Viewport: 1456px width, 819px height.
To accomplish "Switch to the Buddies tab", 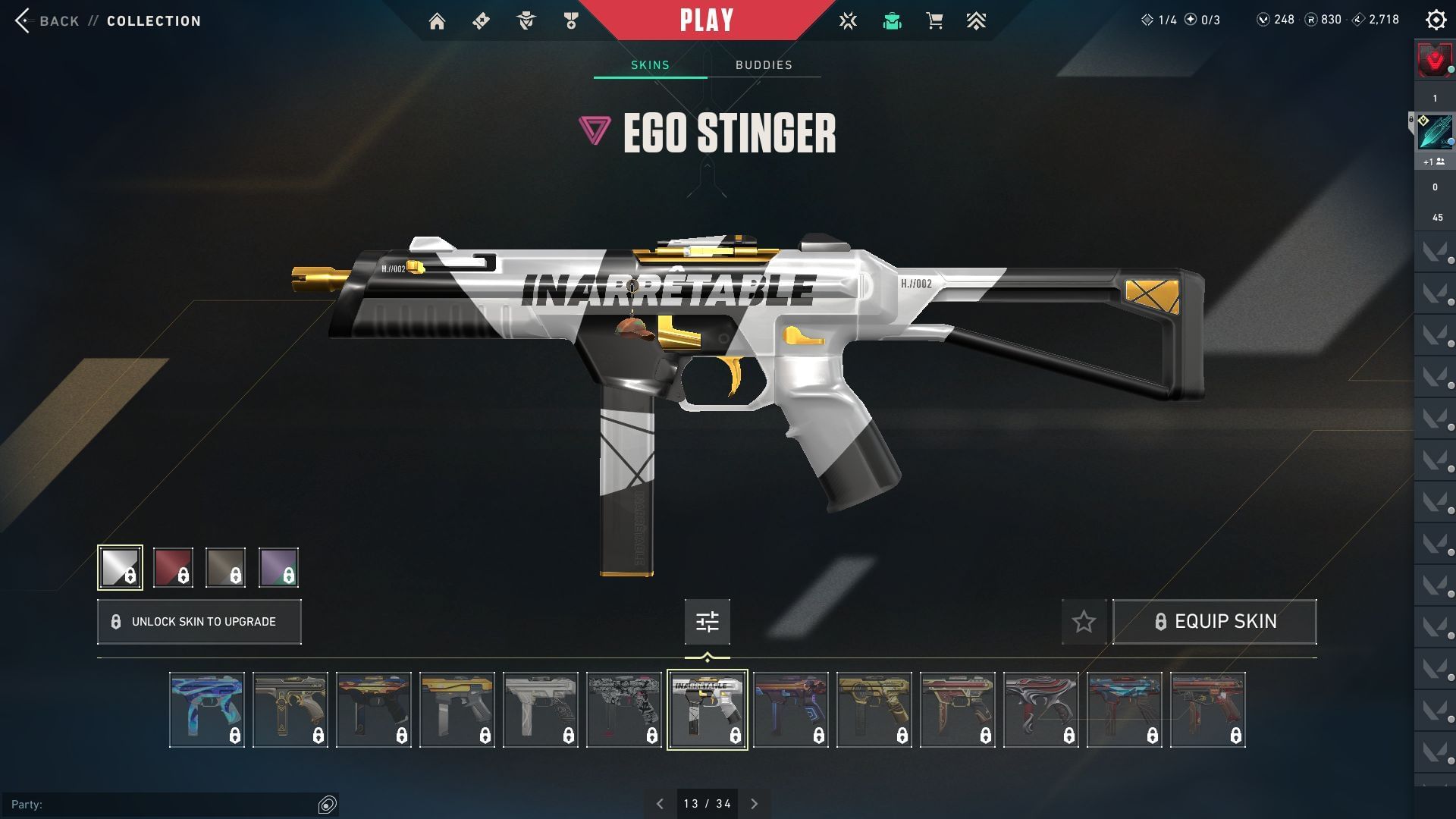I will tap(764, 65).
